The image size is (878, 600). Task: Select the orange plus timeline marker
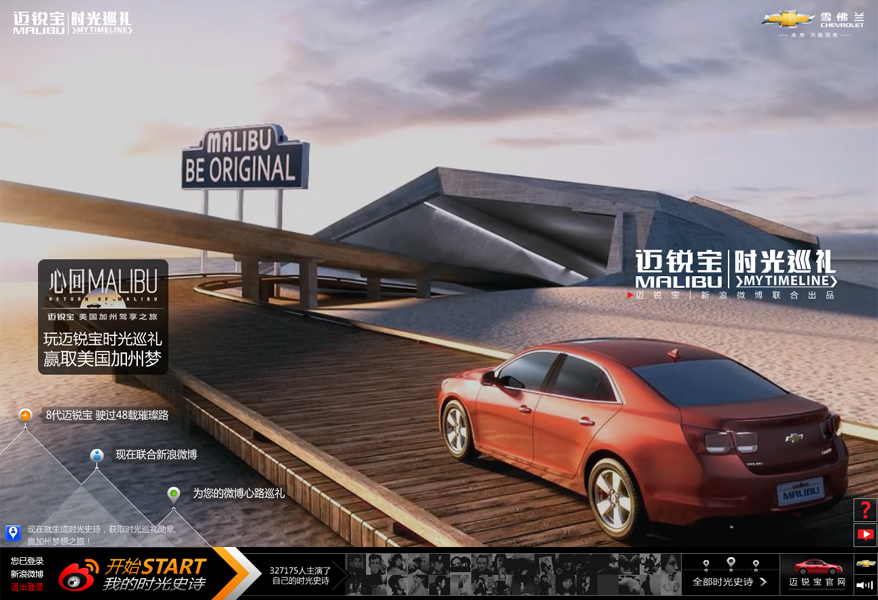click(25, 415)
